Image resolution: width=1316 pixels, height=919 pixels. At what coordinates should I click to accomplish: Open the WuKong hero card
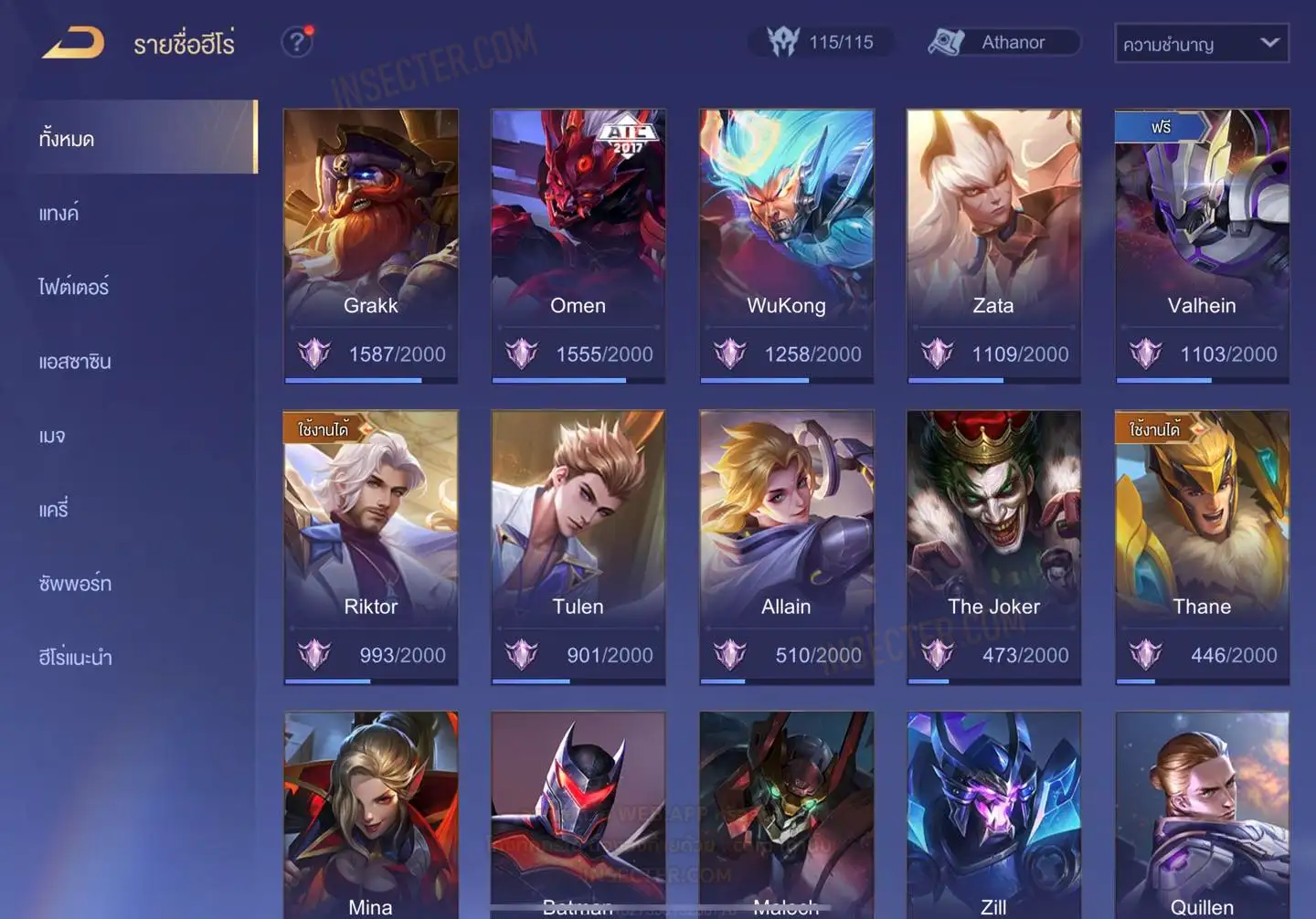[x=786, y=245]
